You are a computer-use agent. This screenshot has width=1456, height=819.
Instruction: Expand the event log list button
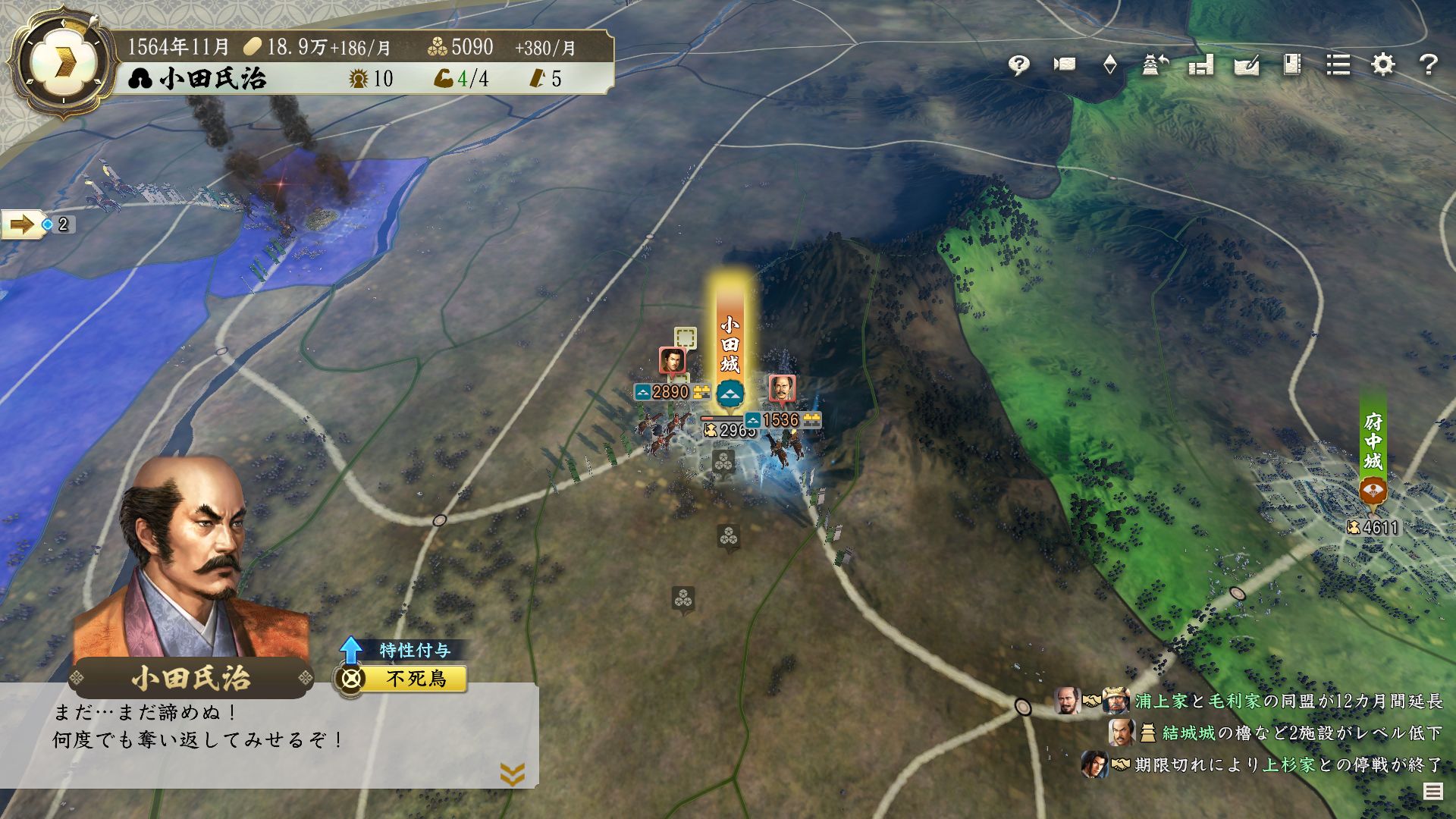(x=1432, y=792)
